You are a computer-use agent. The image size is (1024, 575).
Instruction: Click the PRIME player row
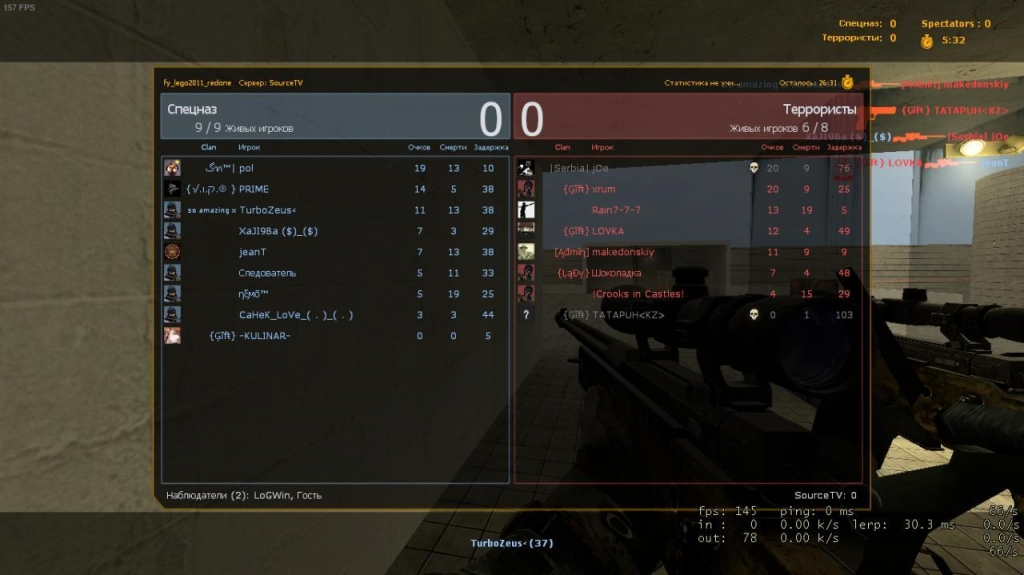[254, 189]
